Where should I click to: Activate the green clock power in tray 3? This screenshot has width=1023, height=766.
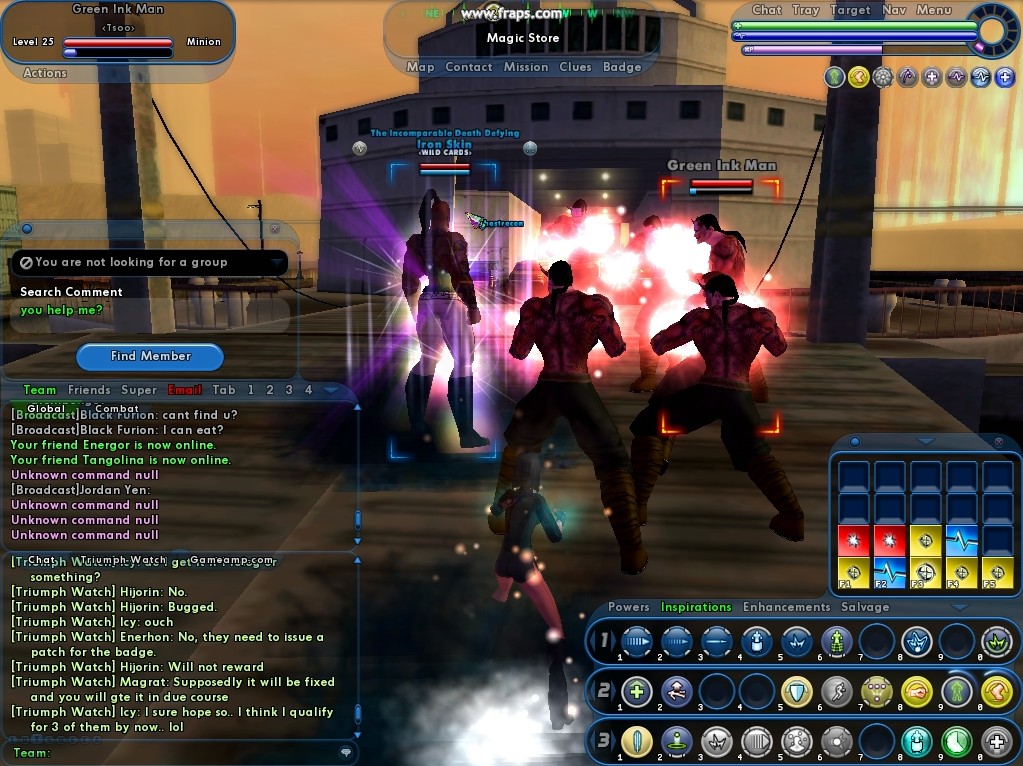[957, 741]
